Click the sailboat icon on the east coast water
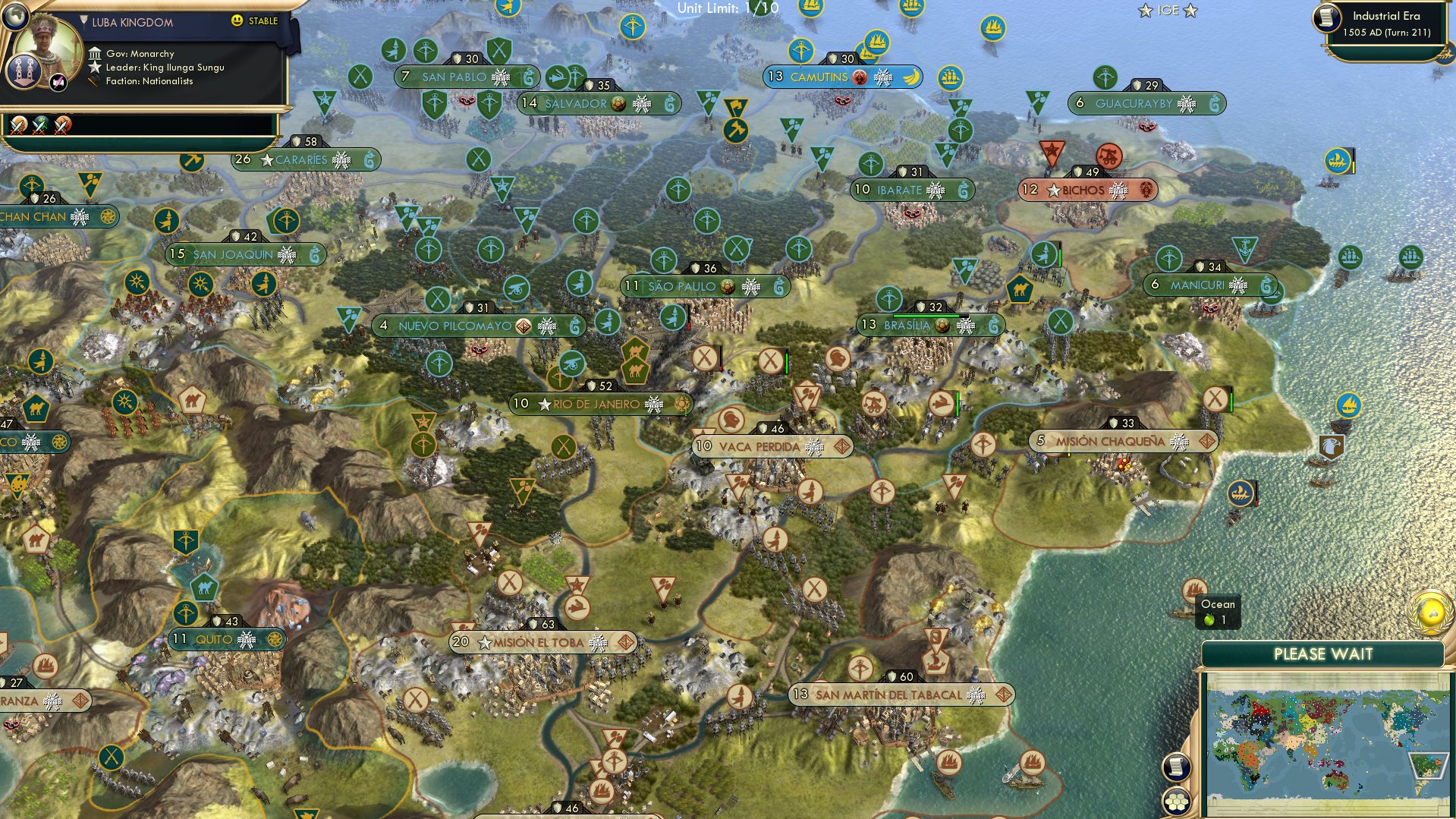The image size is (1456, 819). tap(1241, 493)
